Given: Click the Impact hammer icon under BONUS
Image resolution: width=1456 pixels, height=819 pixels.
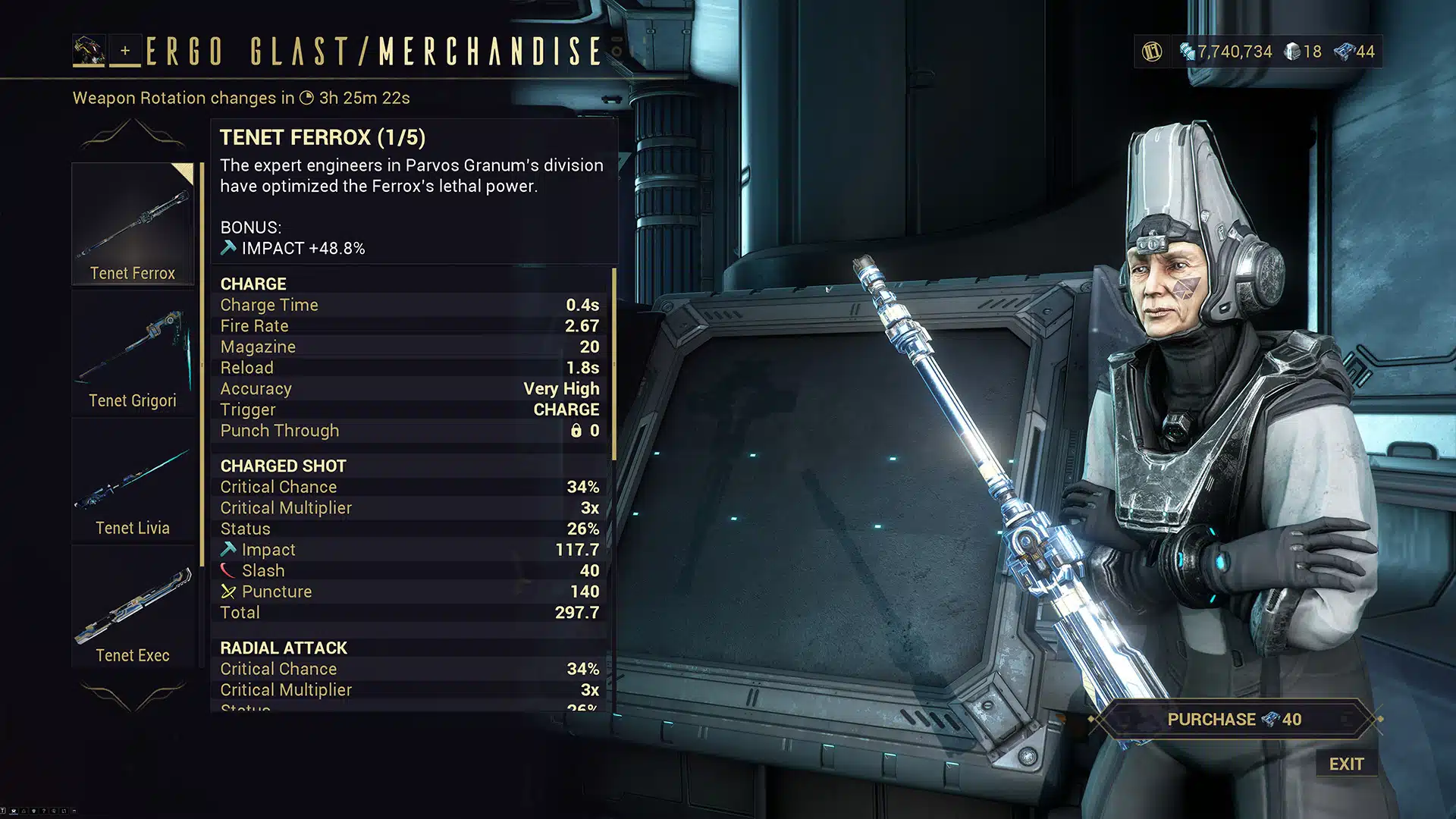Looking at the screenshot, I should point(227,246).
